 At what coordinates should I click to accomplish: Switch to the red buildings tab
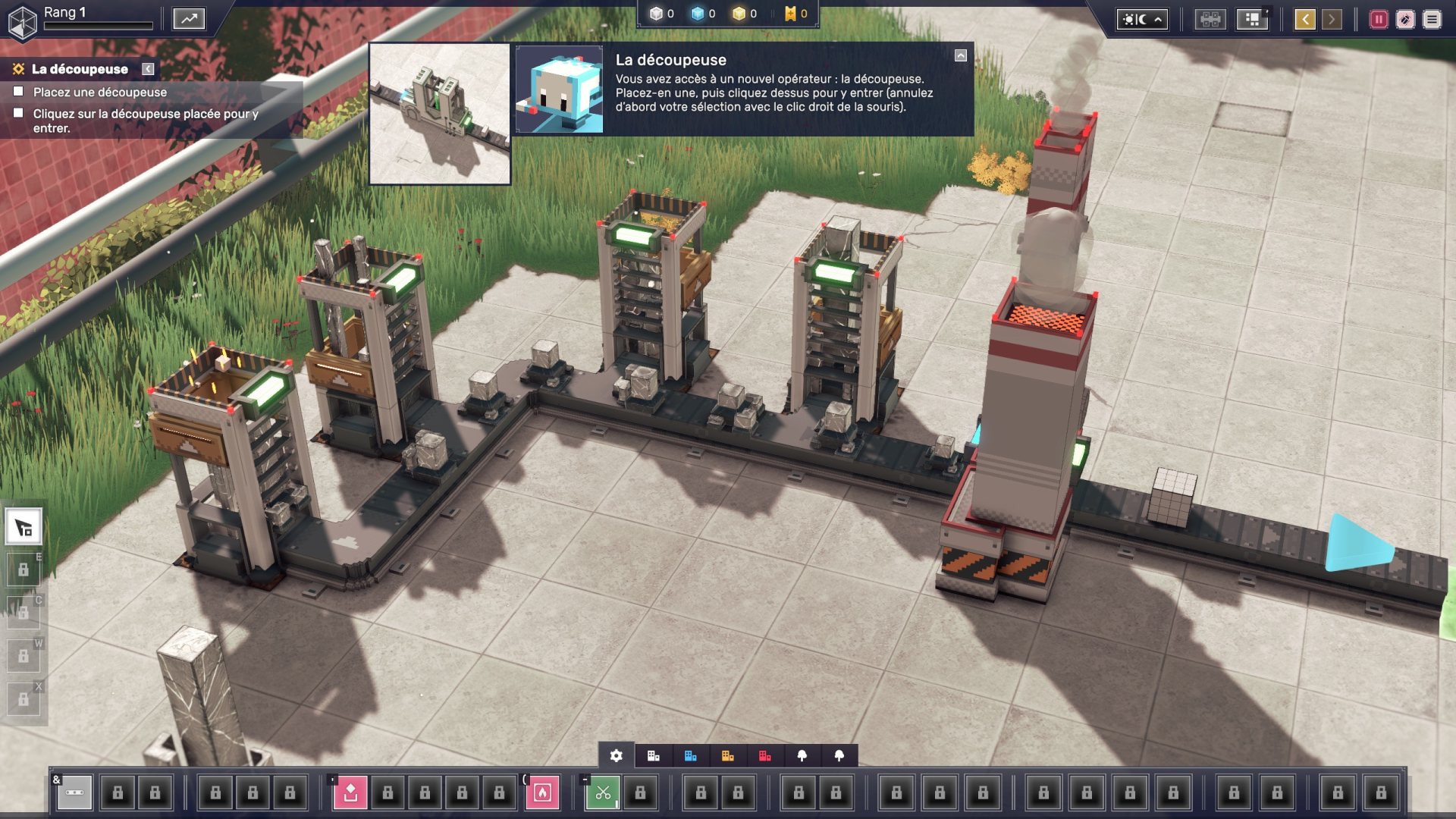[x=764, y=756]
